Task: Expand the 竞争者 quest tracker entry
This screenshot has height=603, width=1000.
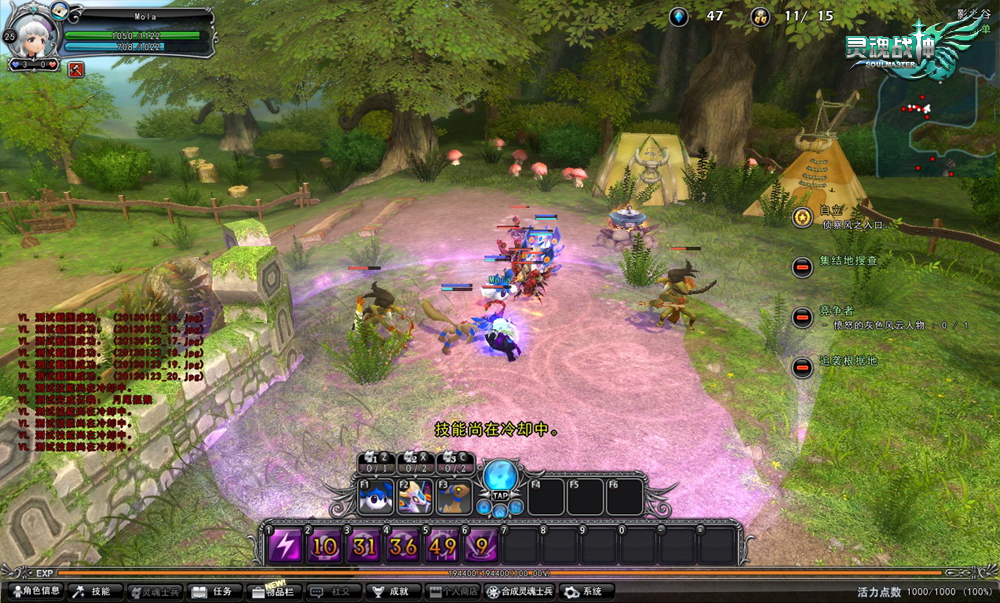Action: pos(802,317)
